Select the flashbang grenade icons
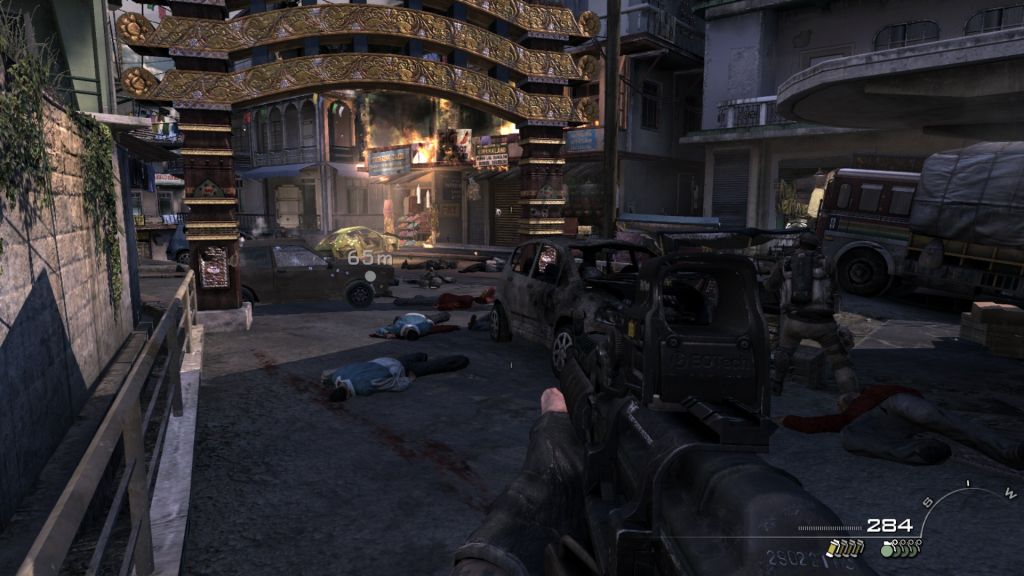This screenshot has height=576, width=1024. 845,547
